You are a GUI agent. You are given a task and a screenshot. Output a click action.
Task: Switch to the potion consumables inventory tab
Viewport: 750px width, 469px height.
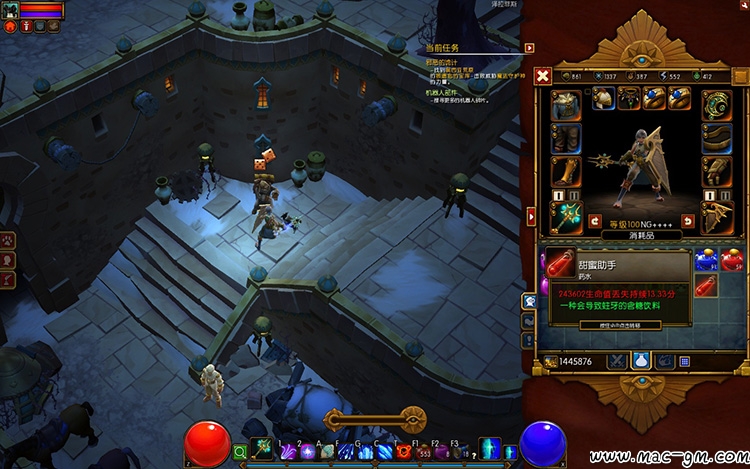[640, 360]
